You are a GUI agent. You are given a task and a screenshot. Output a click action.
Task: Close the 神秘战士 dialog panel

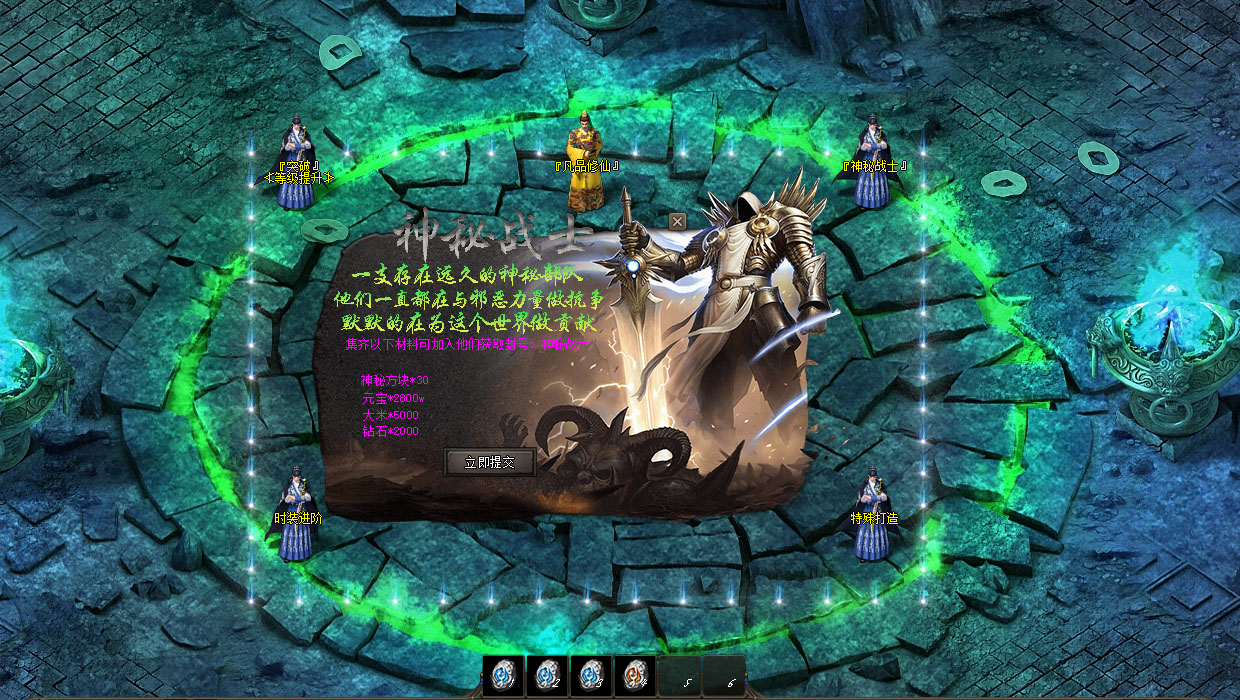tap(677, 221)
